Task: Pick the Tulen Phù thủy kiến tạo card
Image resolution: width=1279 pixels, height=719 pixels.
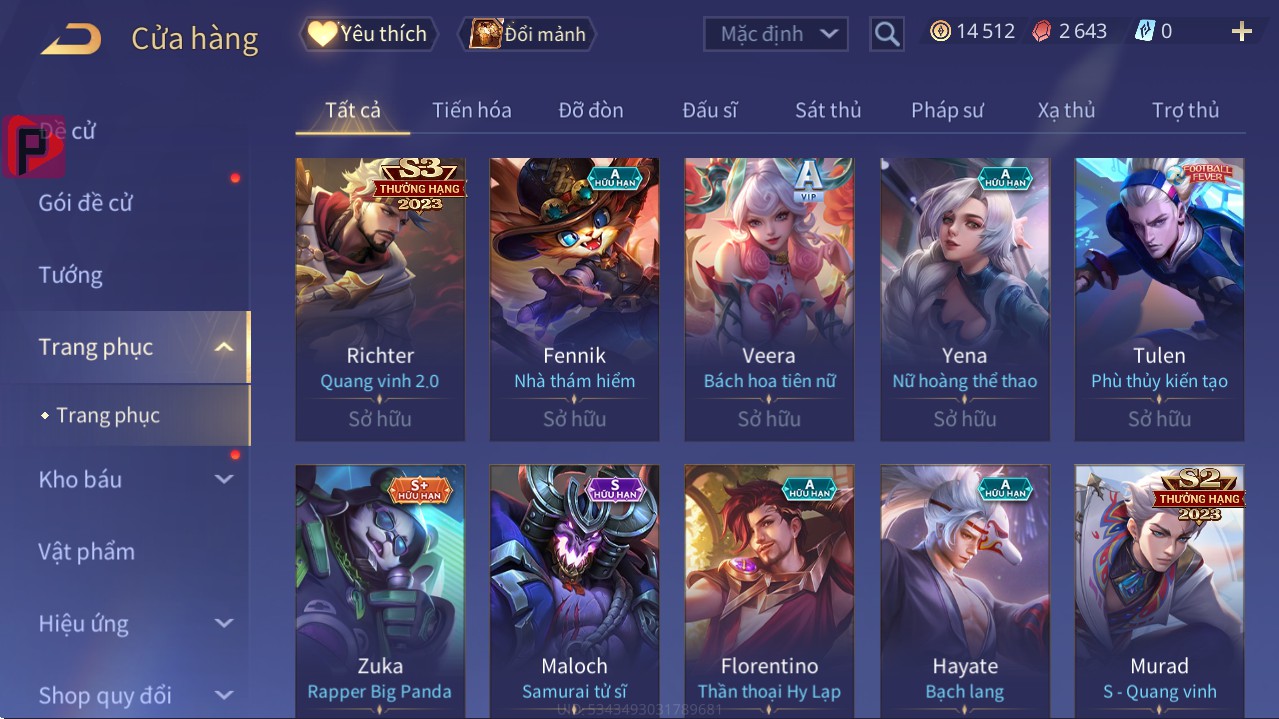Action: (1159, 299)
